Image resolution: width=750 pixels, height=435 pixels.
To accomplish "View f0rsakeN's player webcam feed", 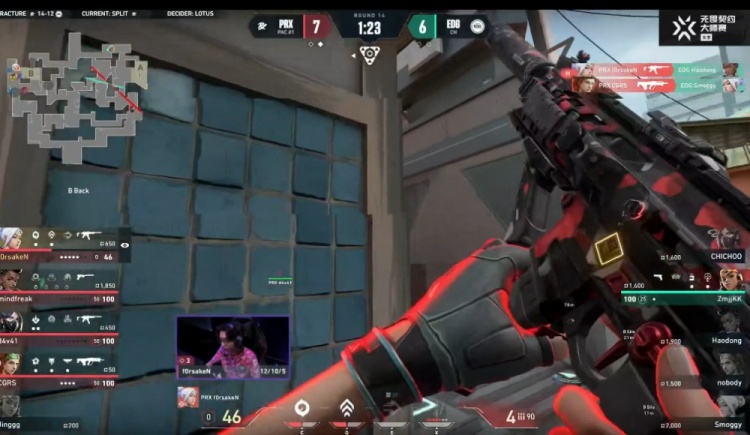I will [x=233, y=348].
